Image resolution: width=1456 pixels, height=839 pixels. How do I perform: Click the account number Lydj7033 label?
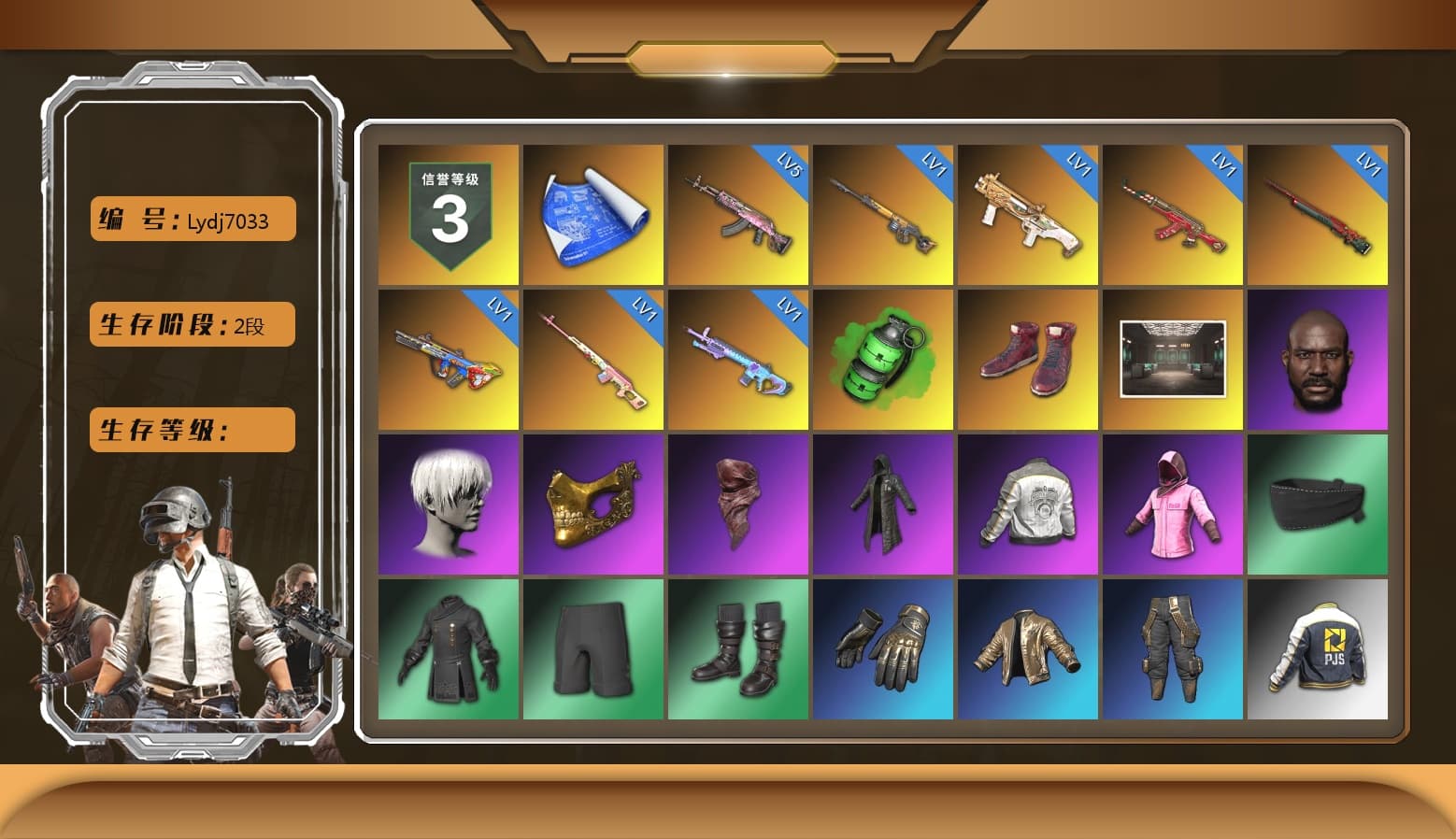(191, 219)
